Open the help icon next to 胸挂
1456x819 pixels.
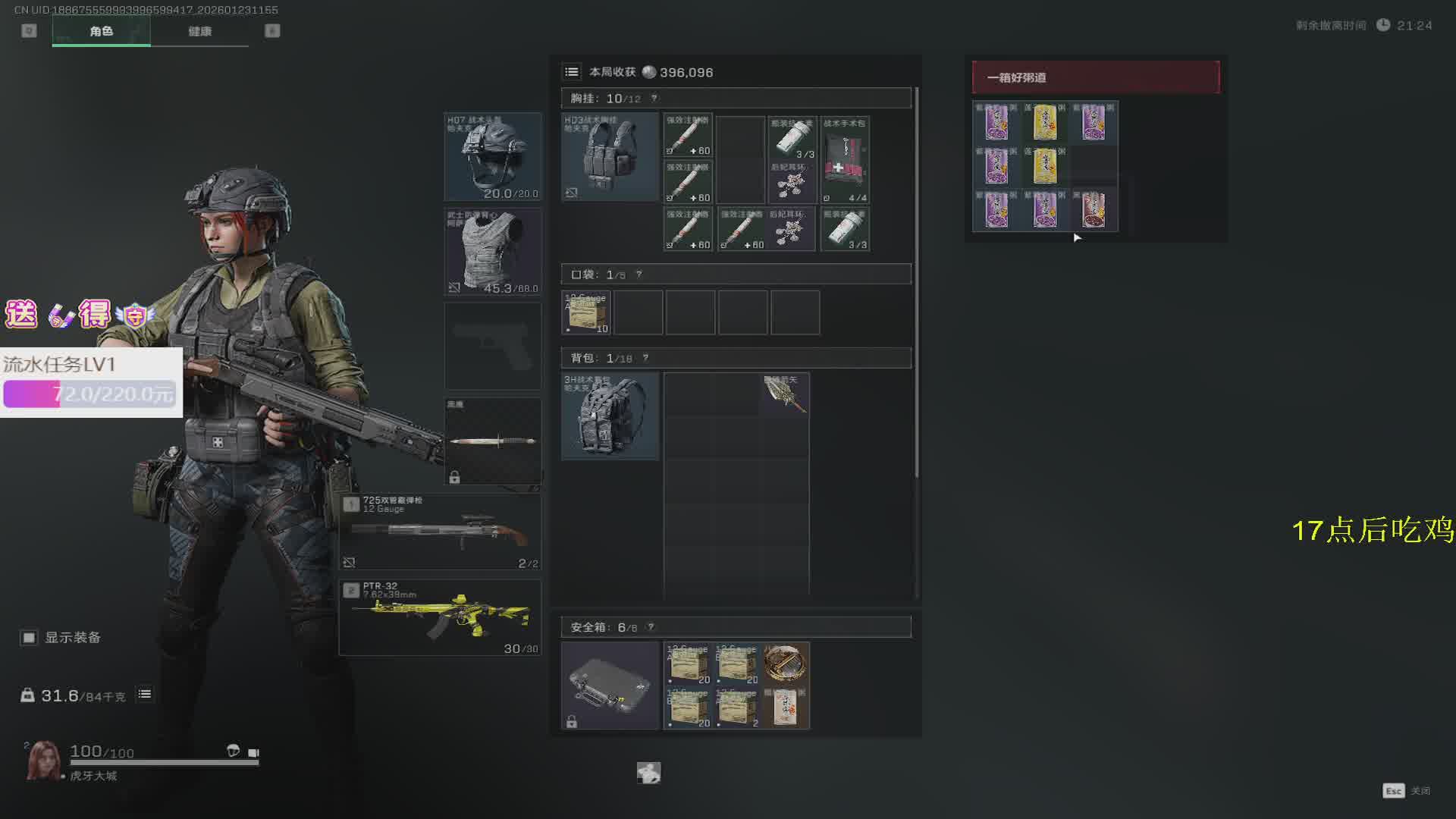(654, 99)
